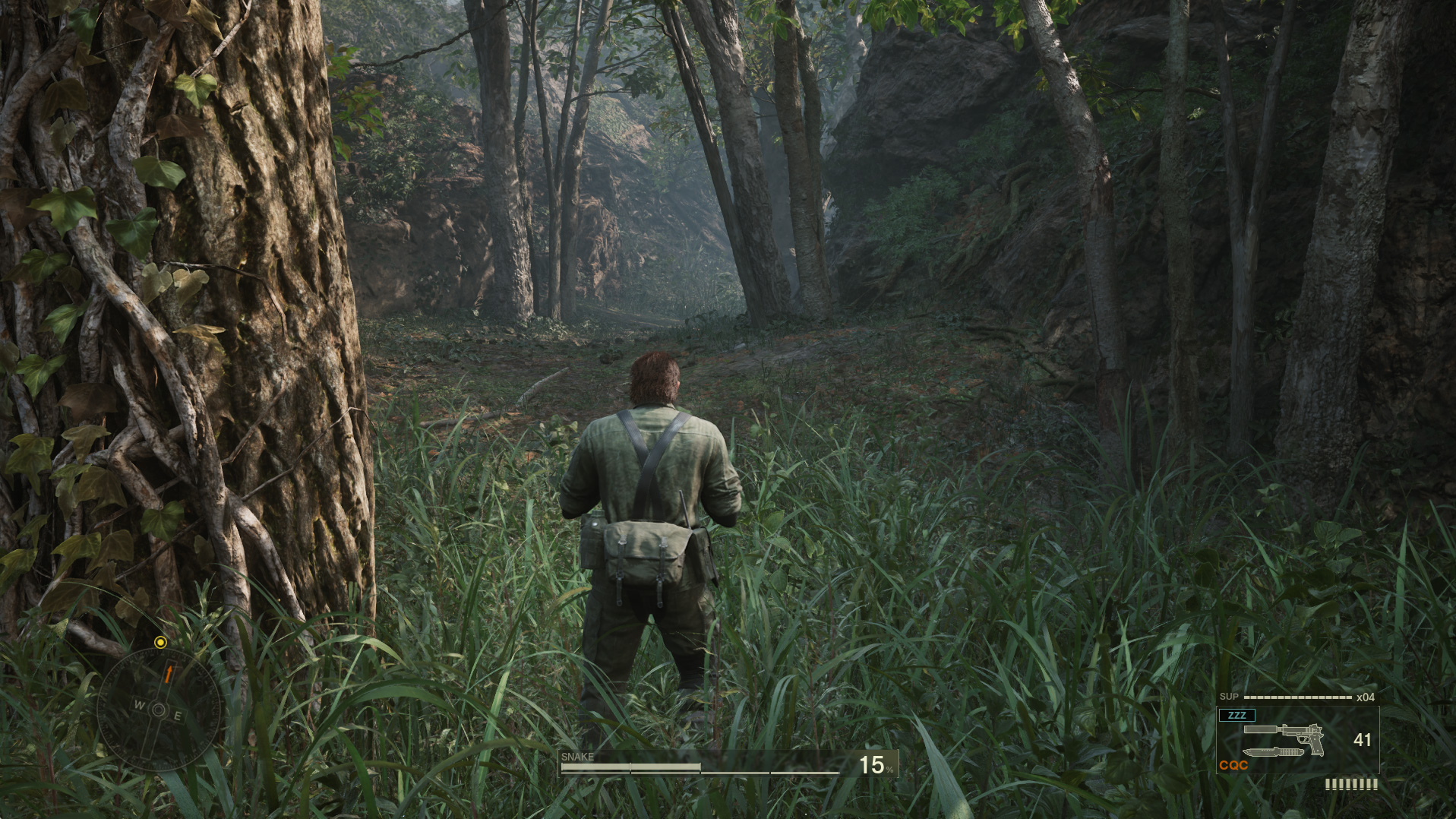Click the SUP suppressor label
This screenshot has height=819, width=1456.
(x=1229, y=697)
